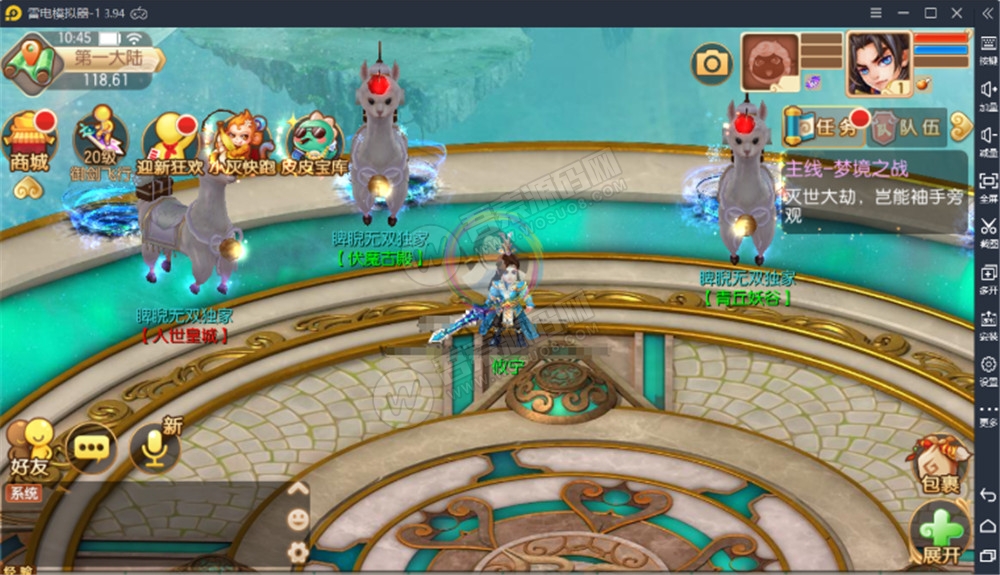
Task: Open the player character portrait
Action: [x=877, y=62]
